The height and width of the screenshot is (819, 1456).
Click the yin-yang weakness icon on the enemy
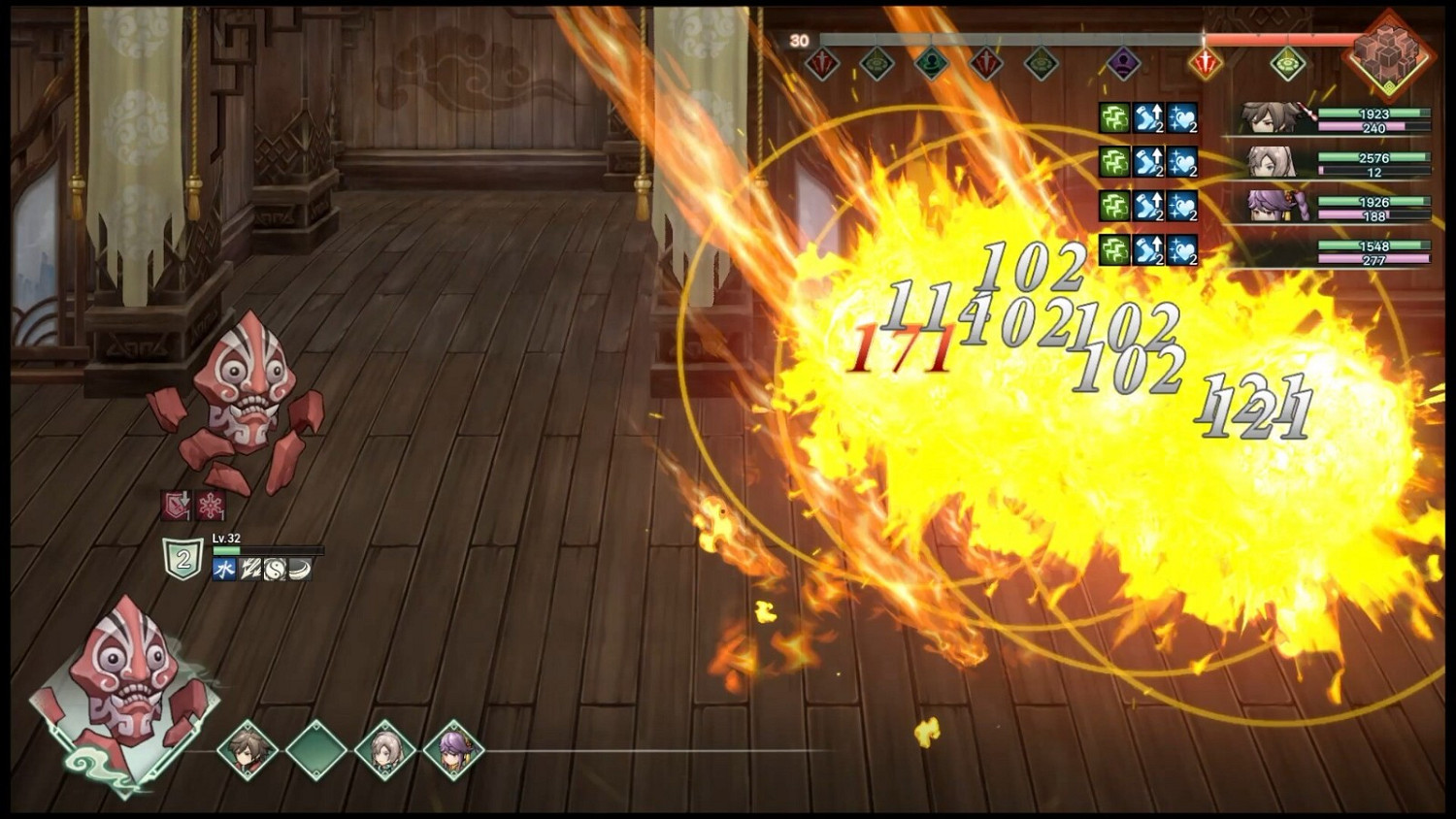276,570
